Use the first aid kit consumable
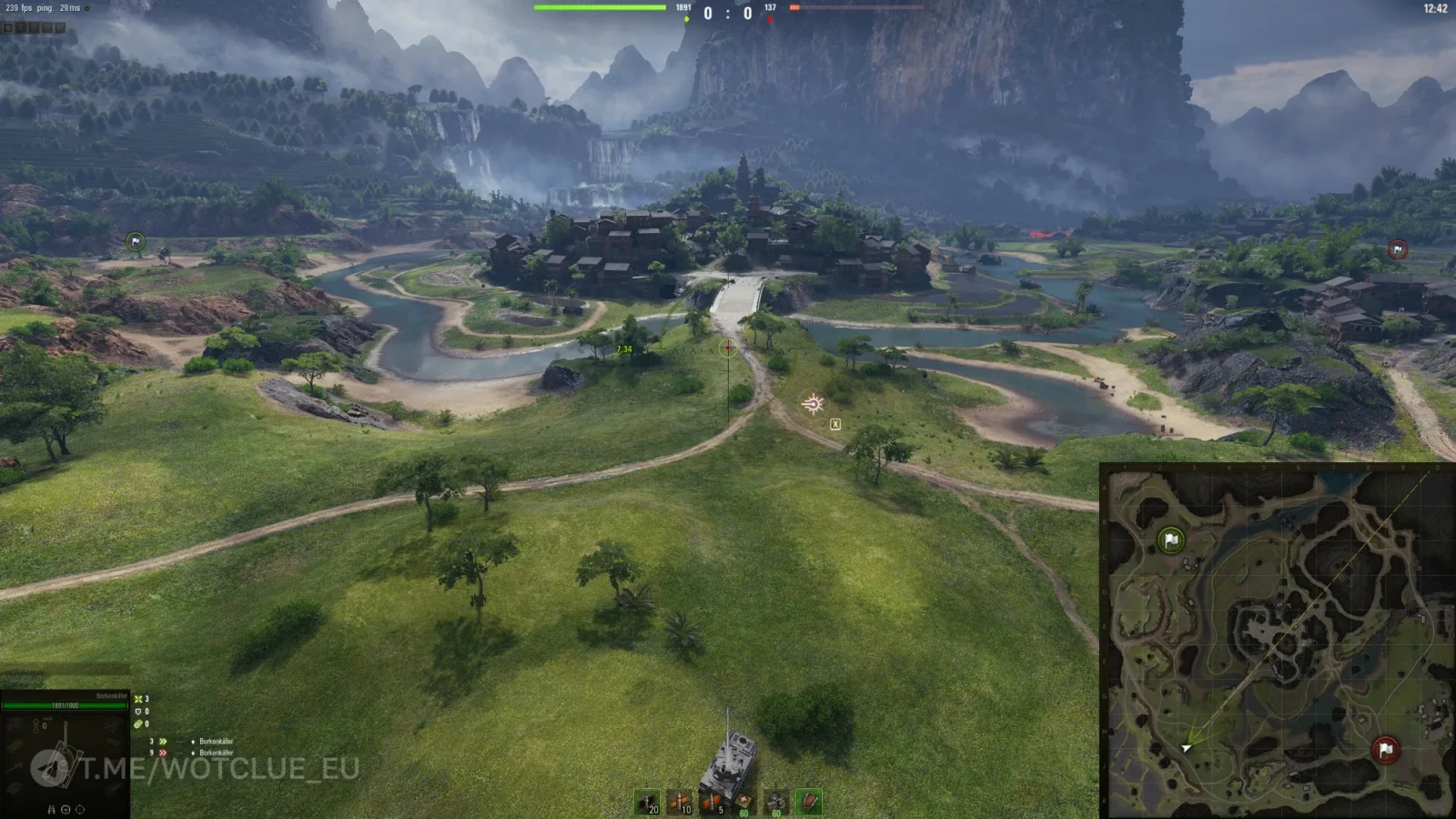The width and height of the screenshot is (1456, 819). coord(743,802)
